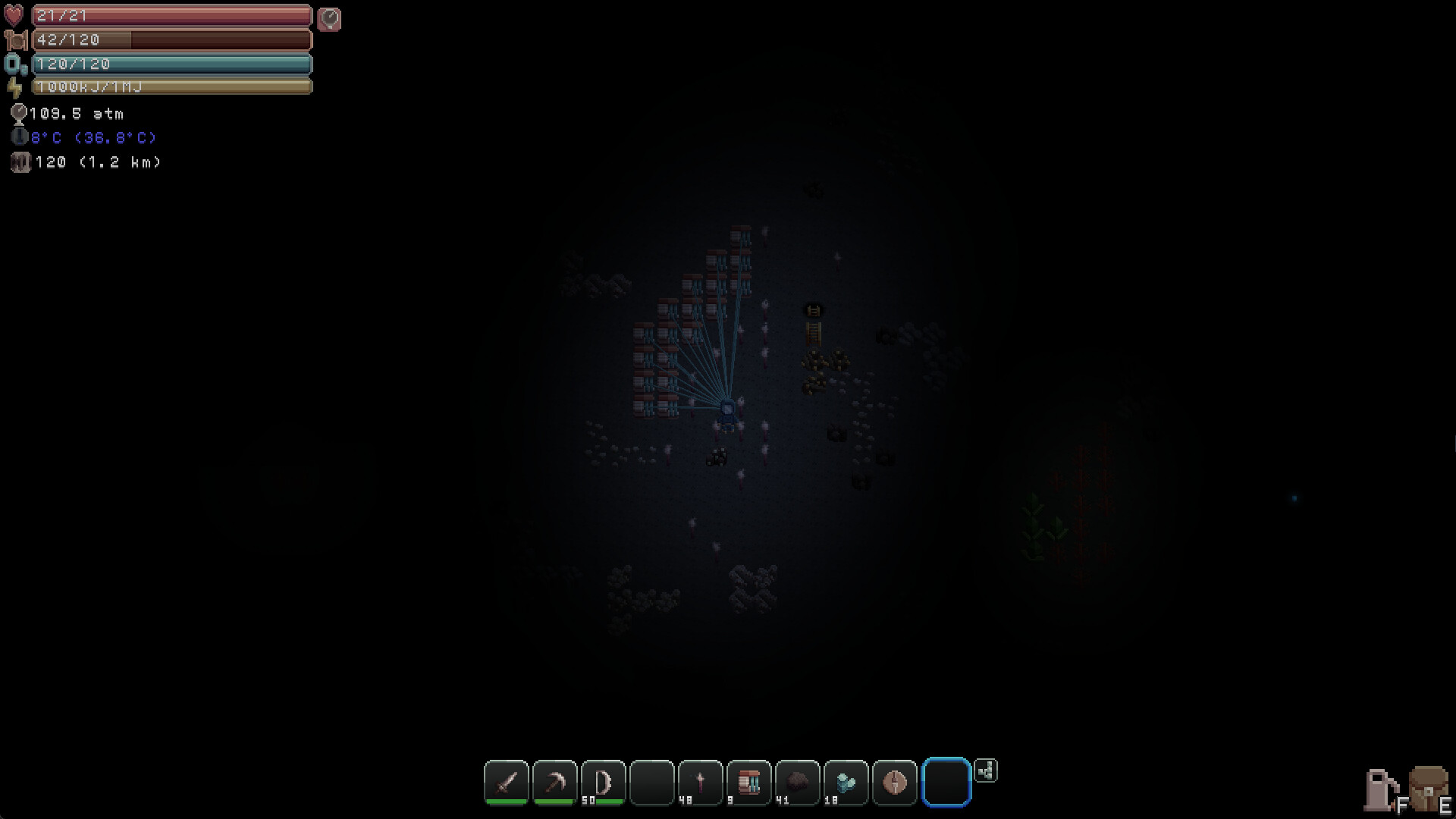Click the energy lightning bolt icon
Viewport: 1456px width, 819px height.
14,87
